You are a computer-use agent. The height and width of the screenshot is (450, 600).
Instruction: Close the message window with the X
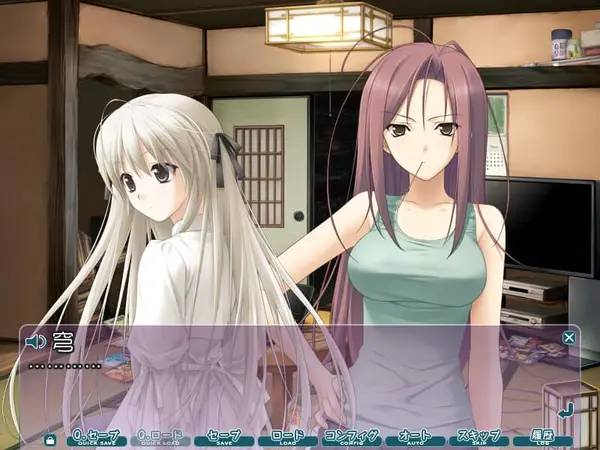coord(569,338)
